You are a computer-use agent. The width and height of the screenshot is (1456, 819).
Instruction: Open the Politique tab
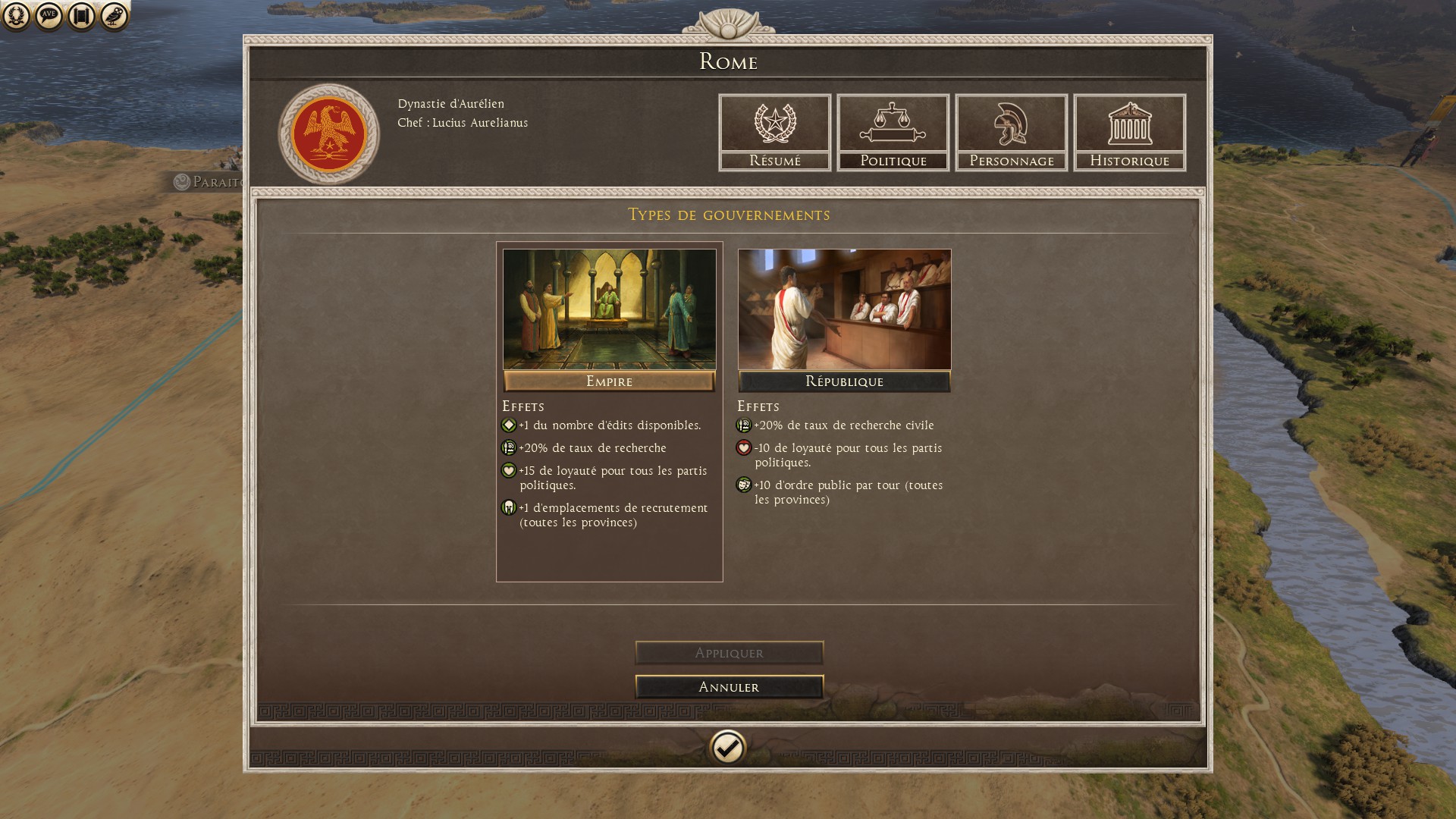[x=893, y=133]
